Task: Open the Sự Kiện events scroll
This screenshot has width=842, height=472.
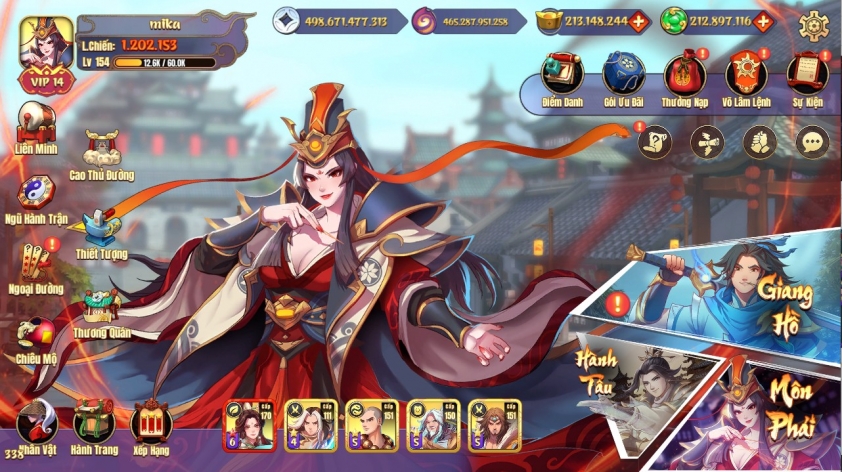Action: pyautogui.click(x=807, y=73)
